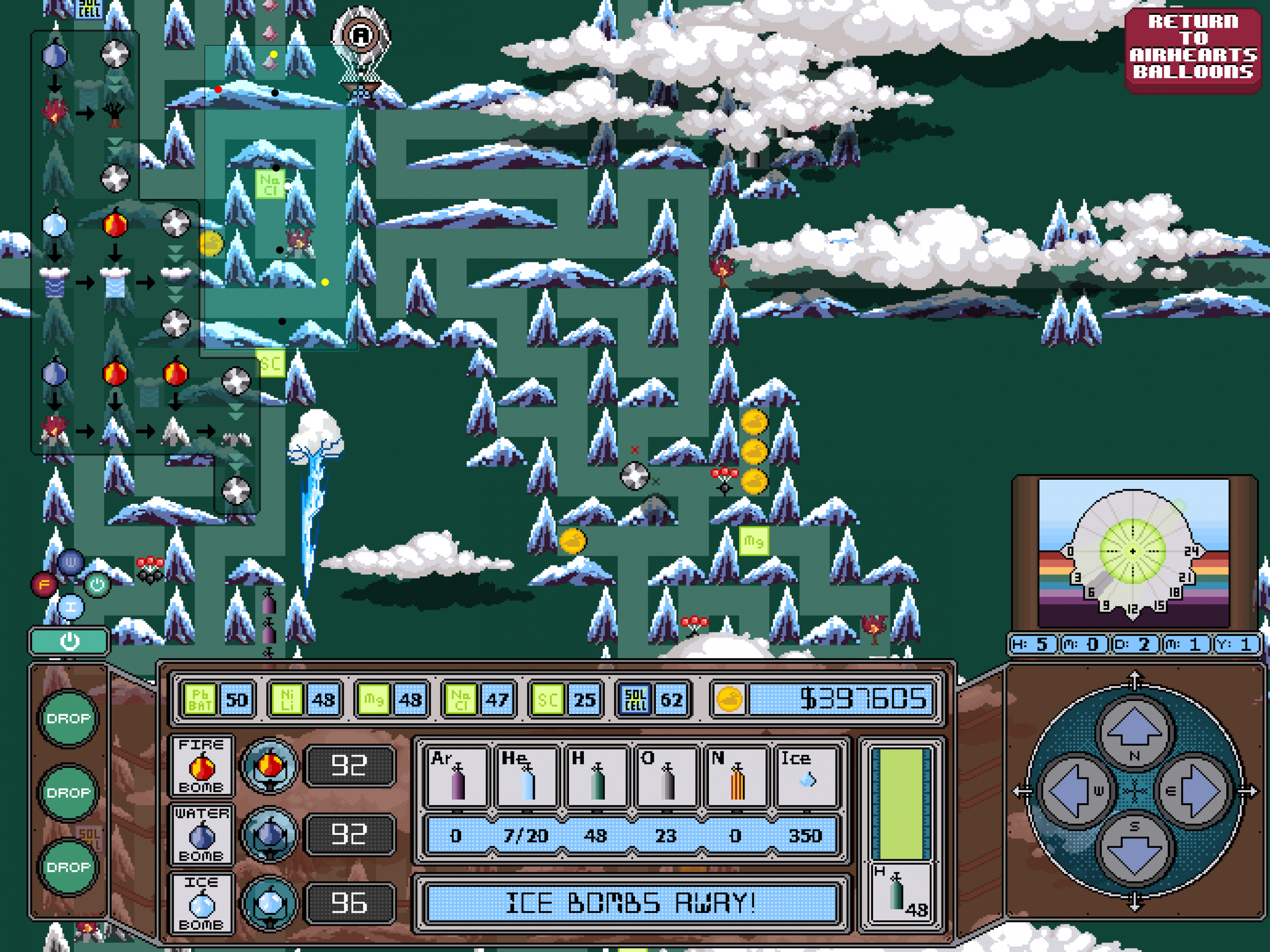
Task: Select the Ice Bomb button
Action: pyautogui.click(x=201, y=903)
